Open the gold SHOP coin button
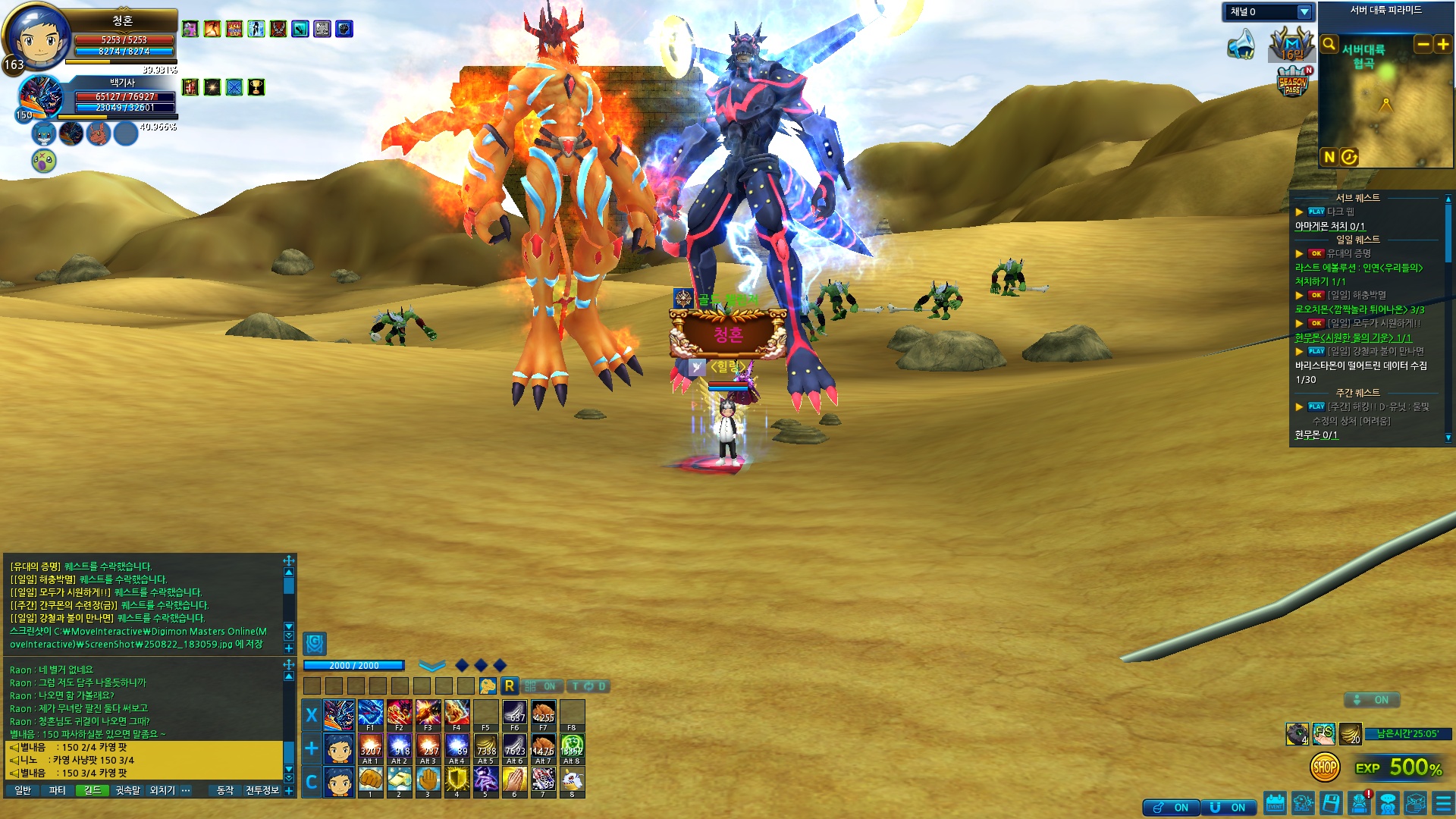 [x=1324, y=767]
